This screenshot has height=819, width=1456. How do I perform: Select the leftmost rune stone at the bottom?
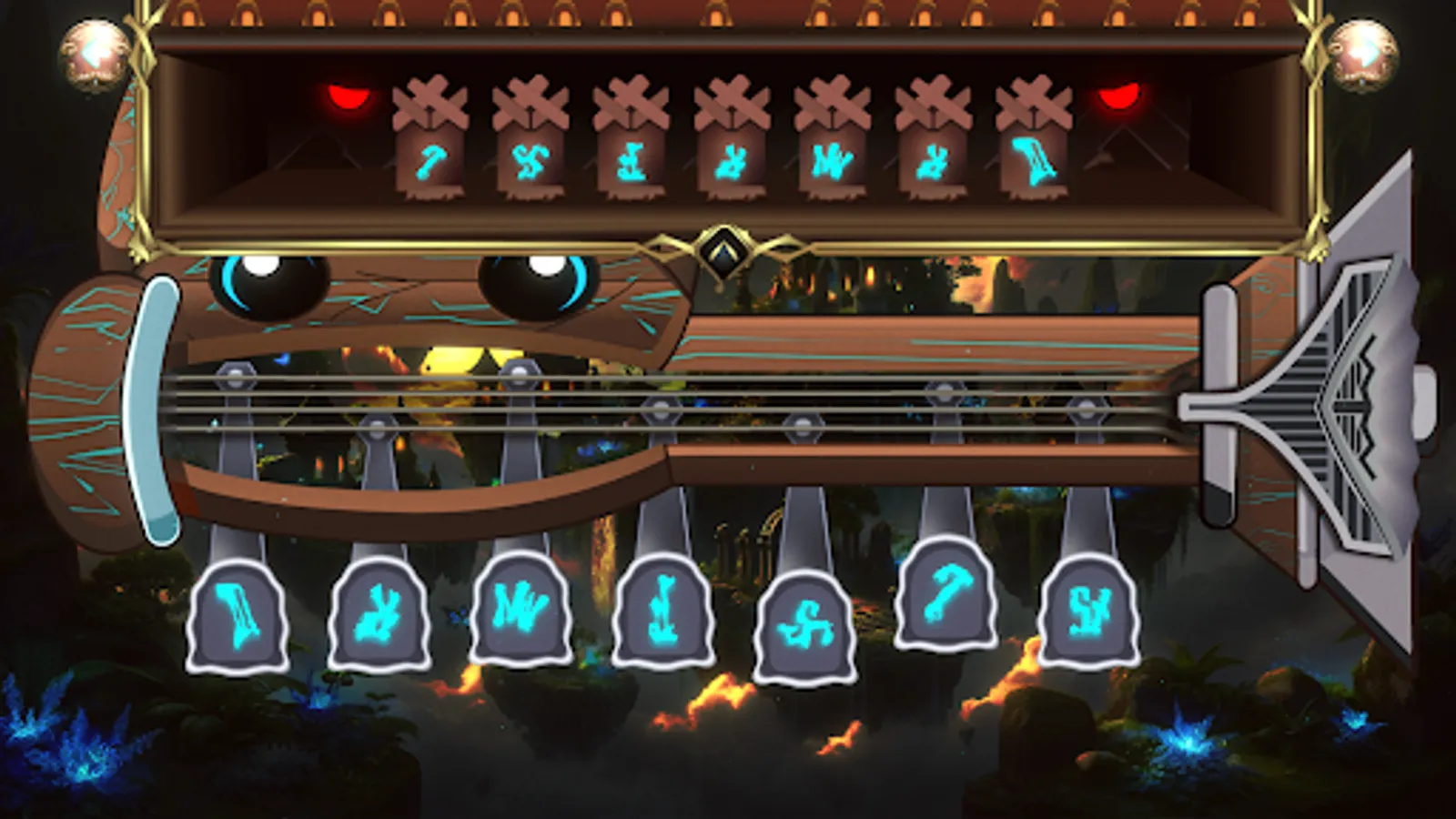pos(235,614)
